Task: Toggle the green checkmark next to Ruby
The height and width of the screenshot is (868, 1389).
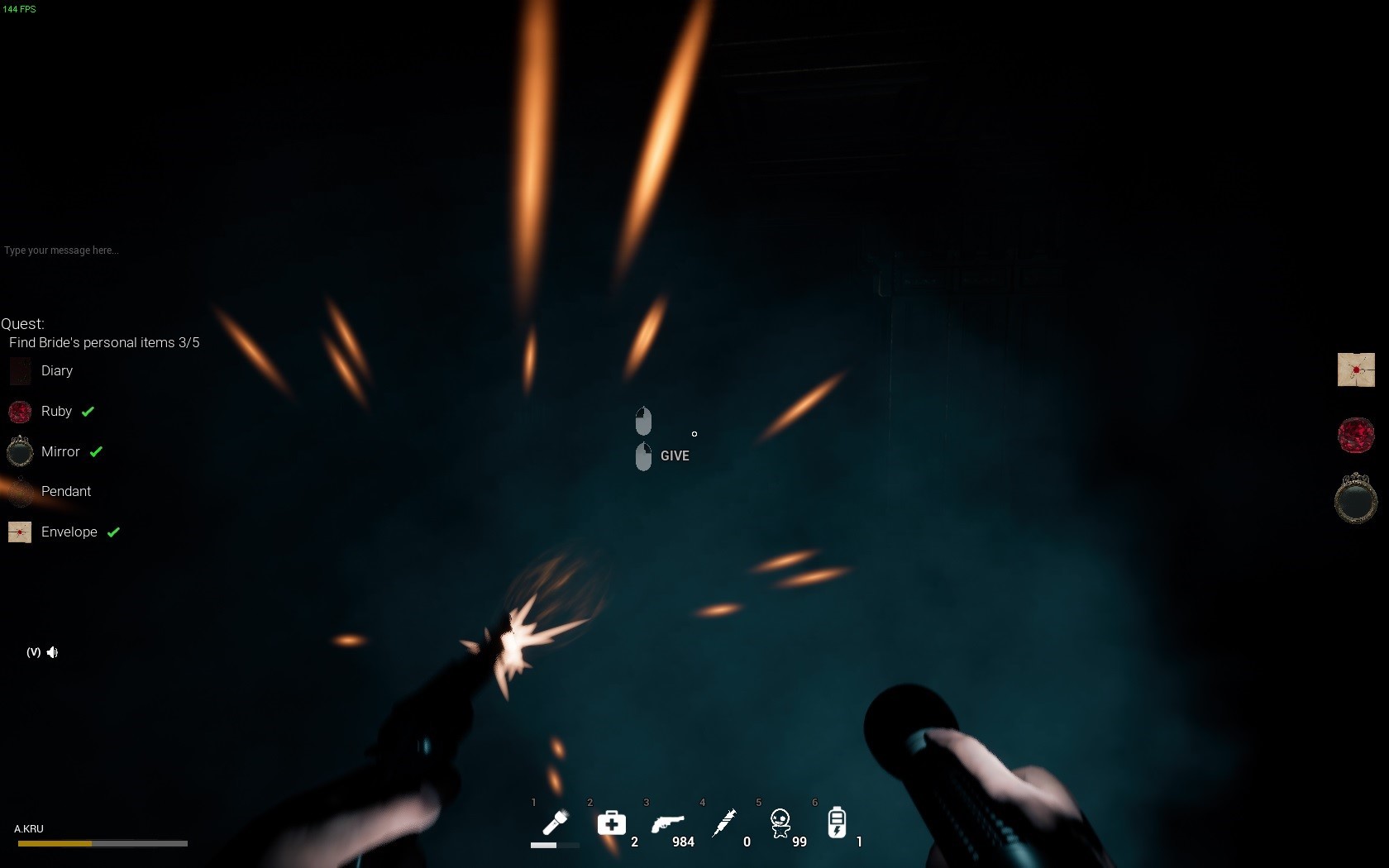Action: click(x=88, y=411)
